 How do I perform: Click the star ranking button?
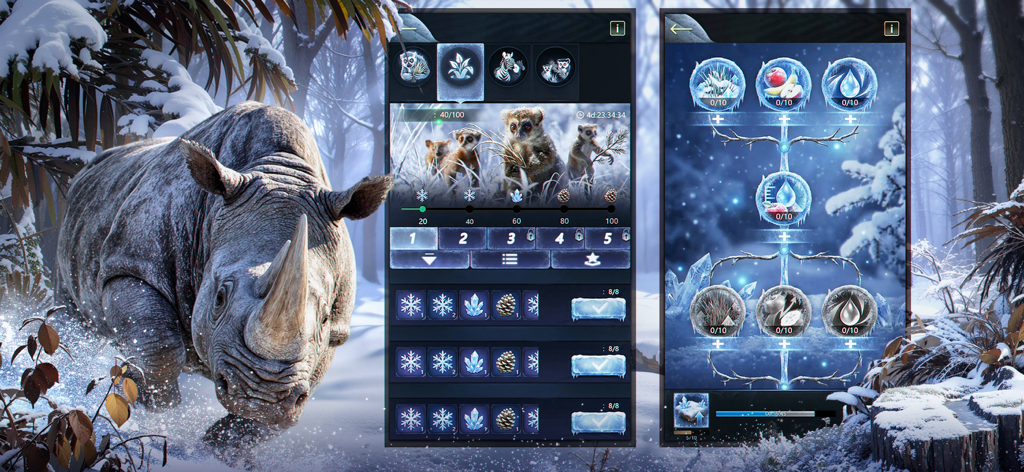pyautogui.click(x=590, y=259)
